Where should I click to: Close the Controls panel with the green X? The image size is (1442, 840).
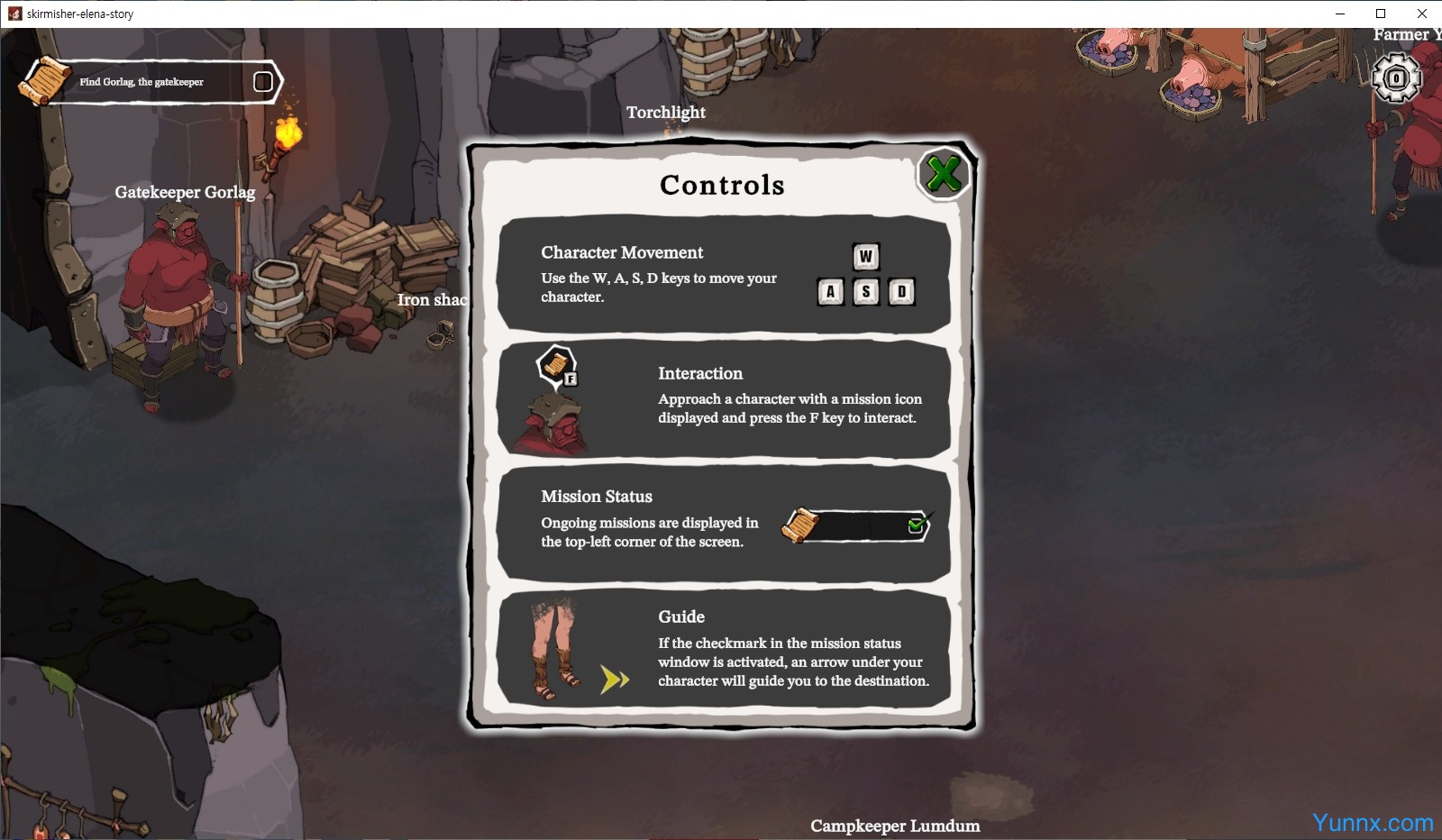[x=943, y=174]
